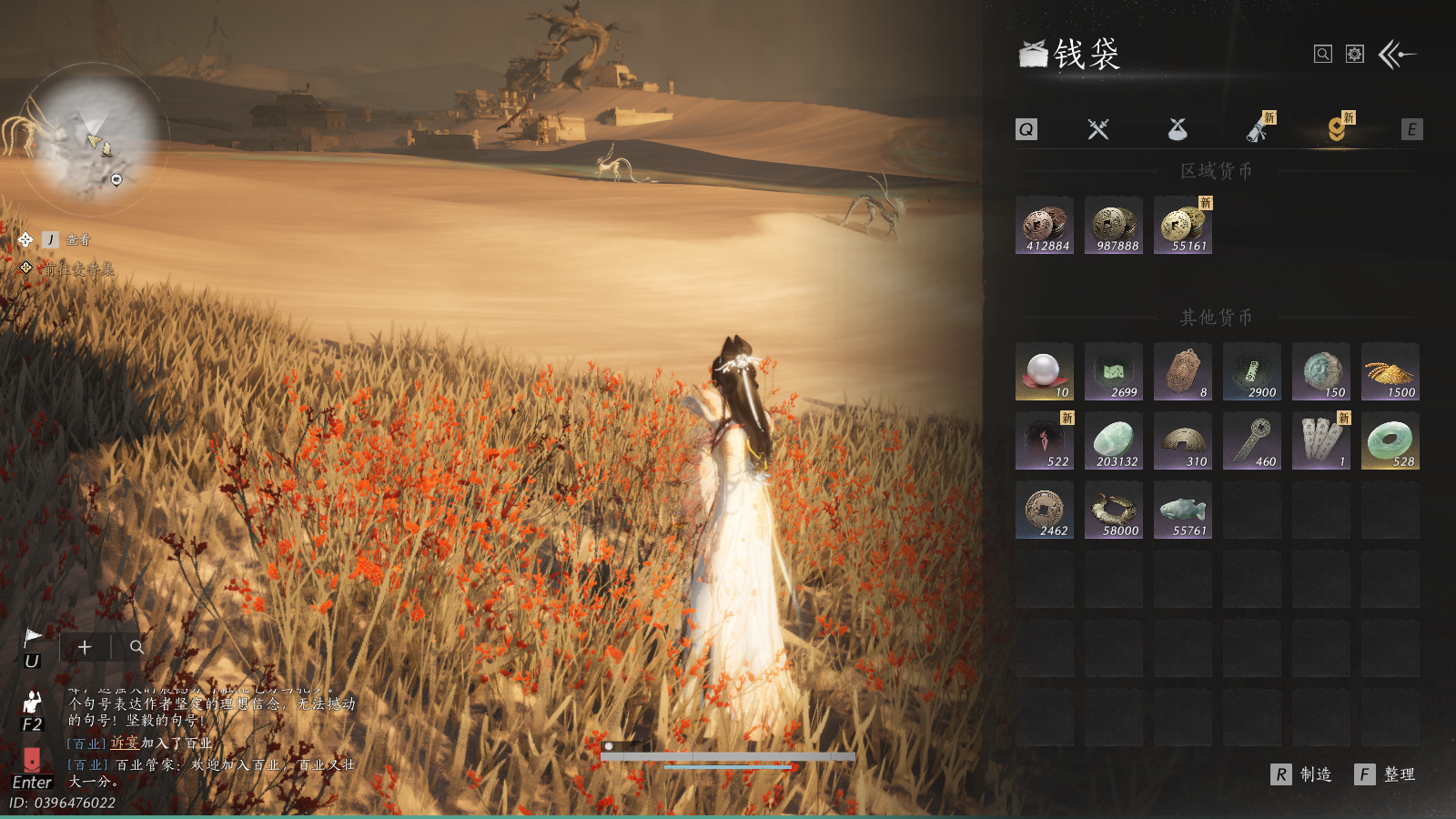Switch to the cloth bundle items tab

1178,129
